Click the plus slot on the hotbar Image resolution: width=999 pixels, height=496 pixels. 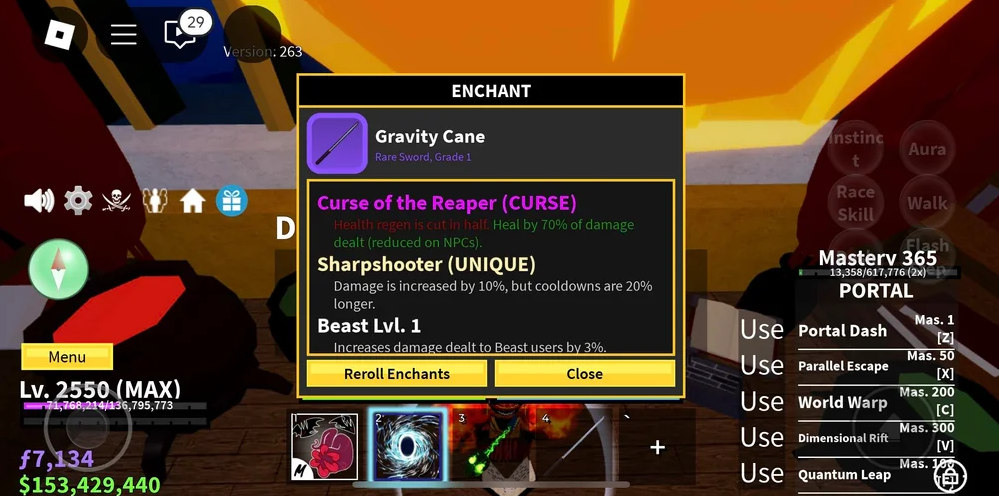(x=657, y=447)
